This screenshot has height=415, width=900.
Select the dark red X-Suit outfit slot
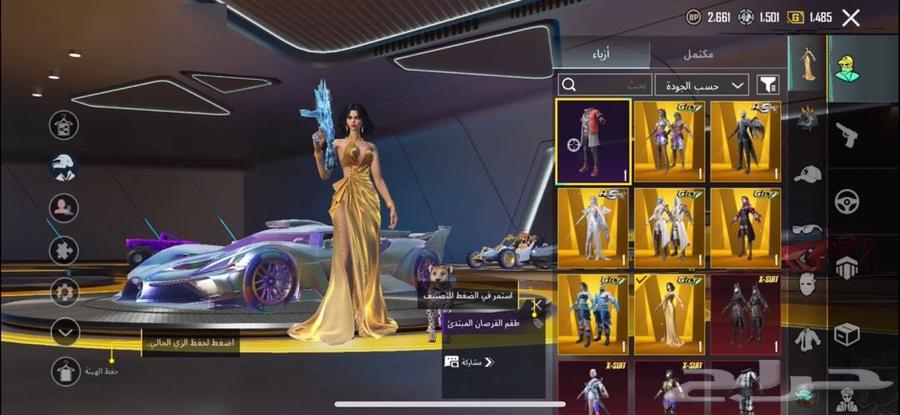pyautogui.click(x=745, y=310)
